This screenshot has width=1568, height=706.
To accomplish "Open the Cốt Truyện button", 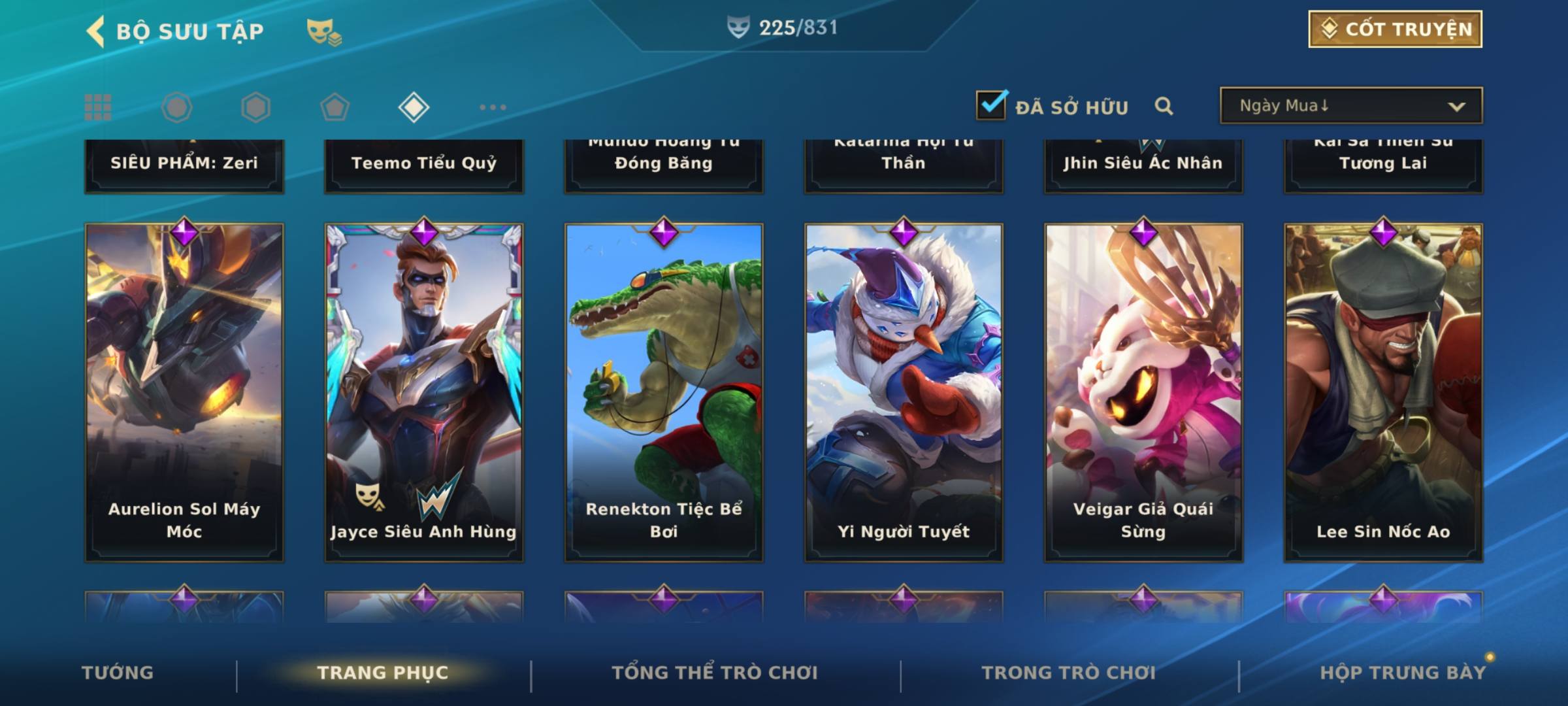I will point(1395,29).
